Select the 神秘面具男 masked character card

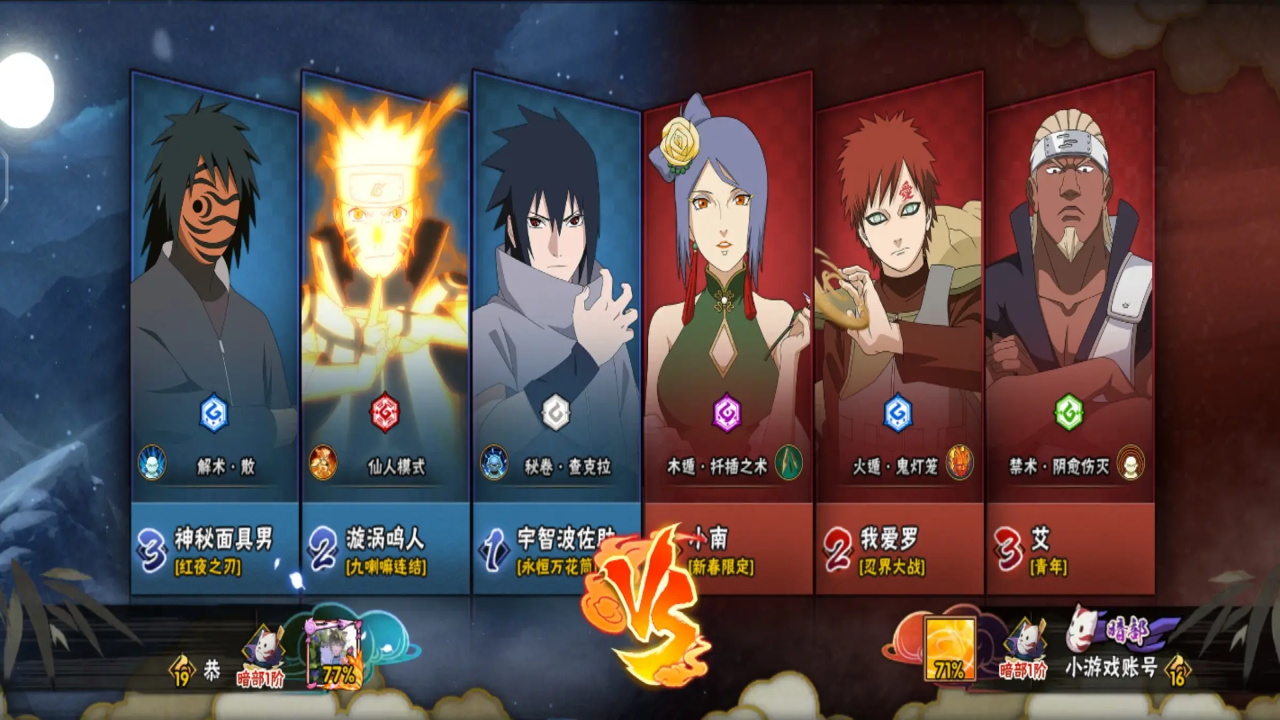[214, 300]
